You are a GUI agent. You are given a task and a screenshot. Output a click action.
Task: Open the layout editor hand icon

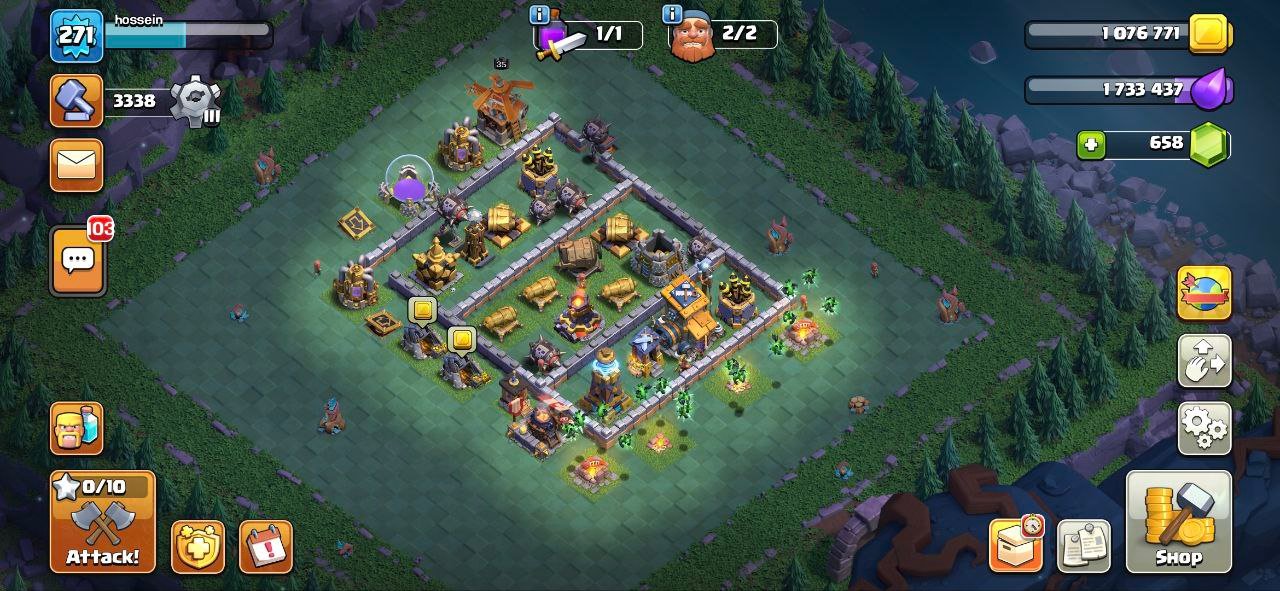pos(1204,361)
